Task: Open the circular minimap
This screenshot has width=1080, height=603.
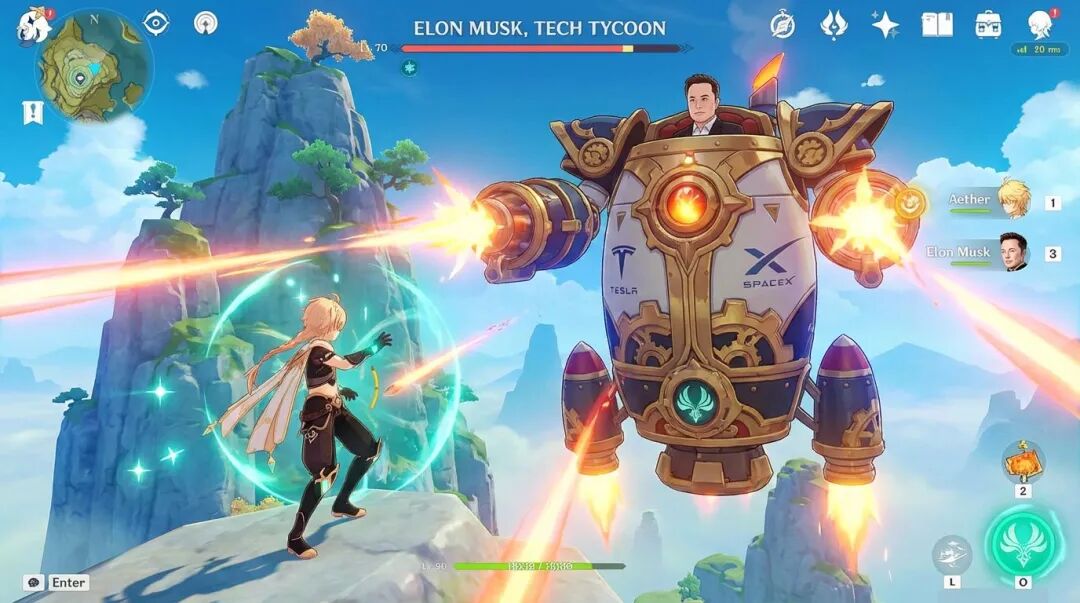Action: 94,69
